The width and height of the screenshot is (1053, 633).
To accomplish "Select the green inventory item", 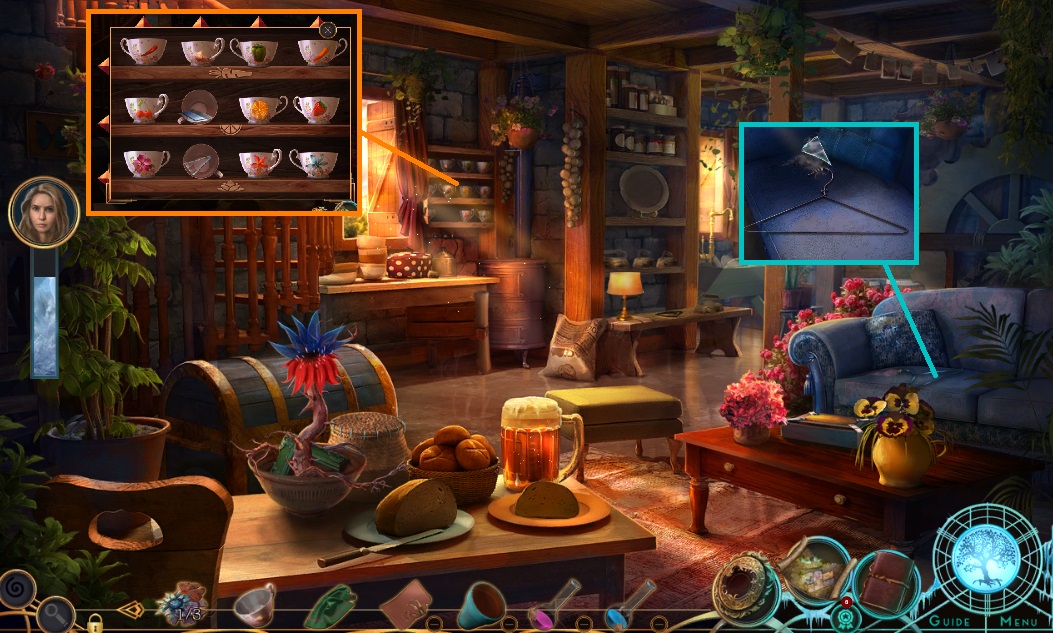I will 331,606.
